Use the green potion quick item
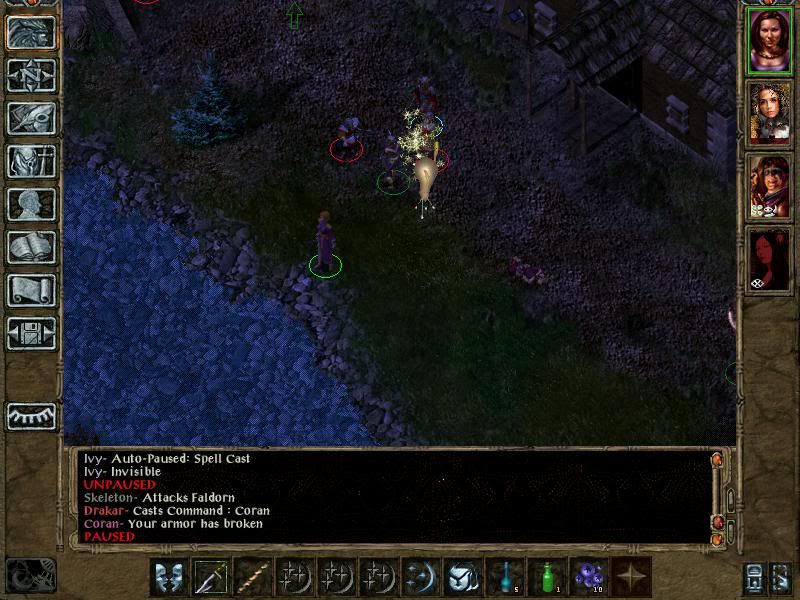Viewport: 800px width, 600px height. 548,577
